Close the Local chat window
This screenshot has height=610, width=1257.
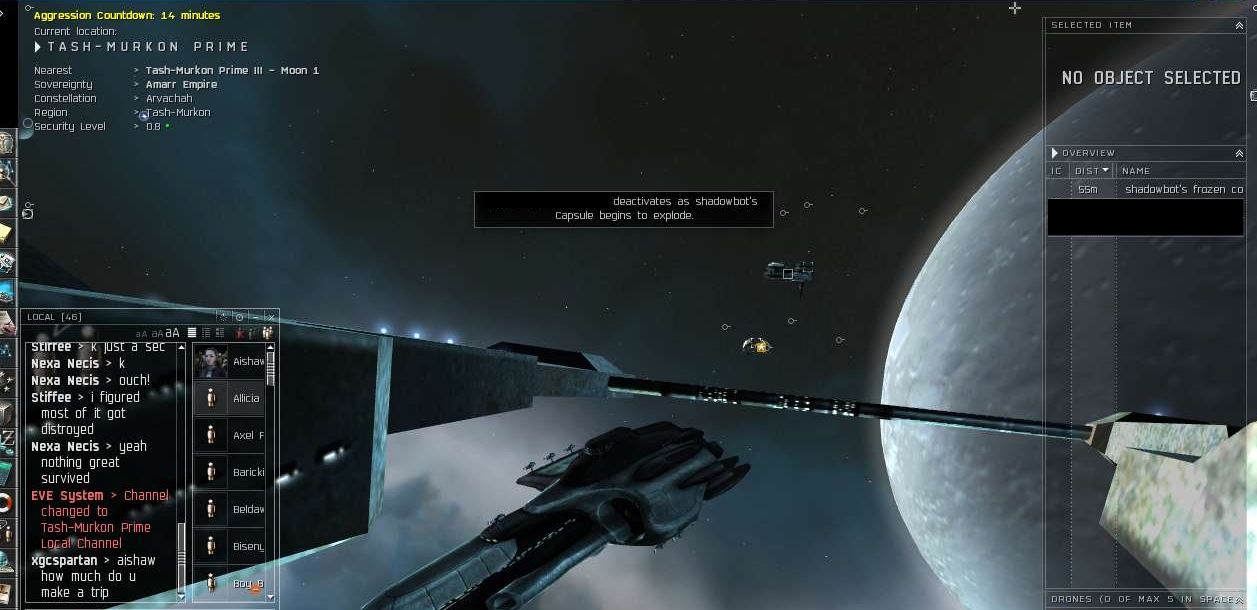point(269,317)
